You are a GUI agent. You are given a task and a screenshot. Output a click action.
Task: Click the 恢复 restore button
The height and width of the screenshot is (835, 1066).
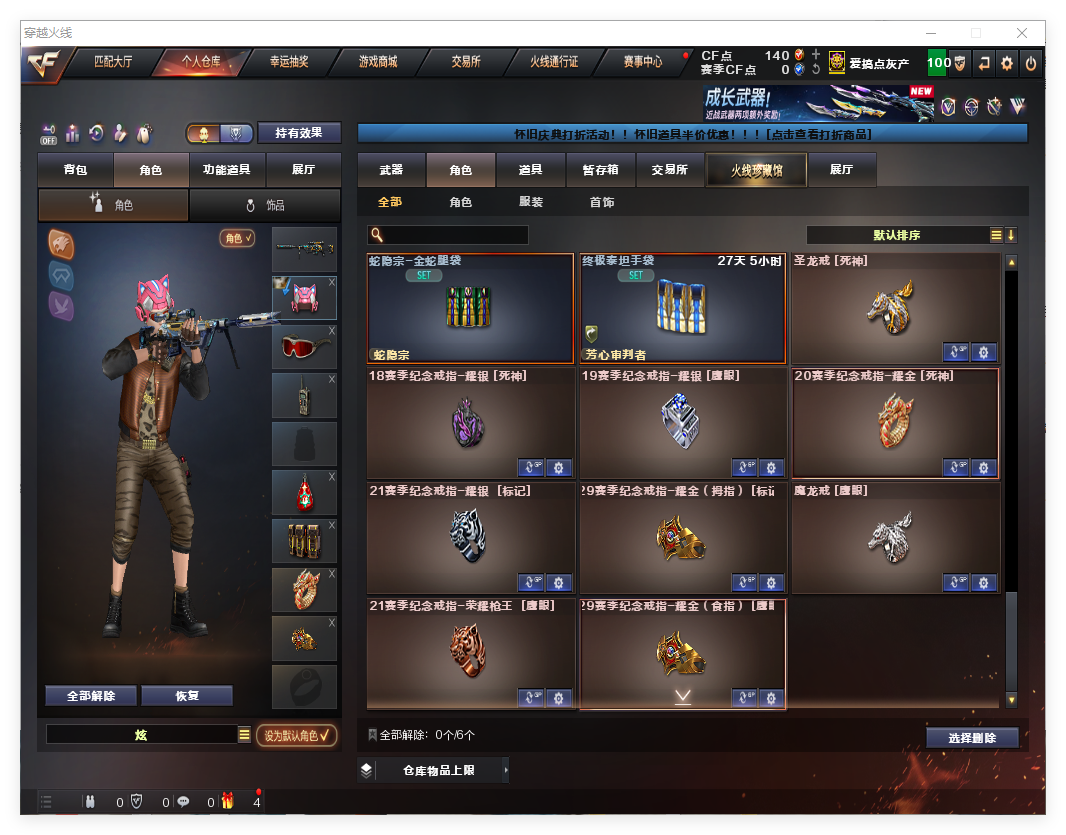coord(187,696)
